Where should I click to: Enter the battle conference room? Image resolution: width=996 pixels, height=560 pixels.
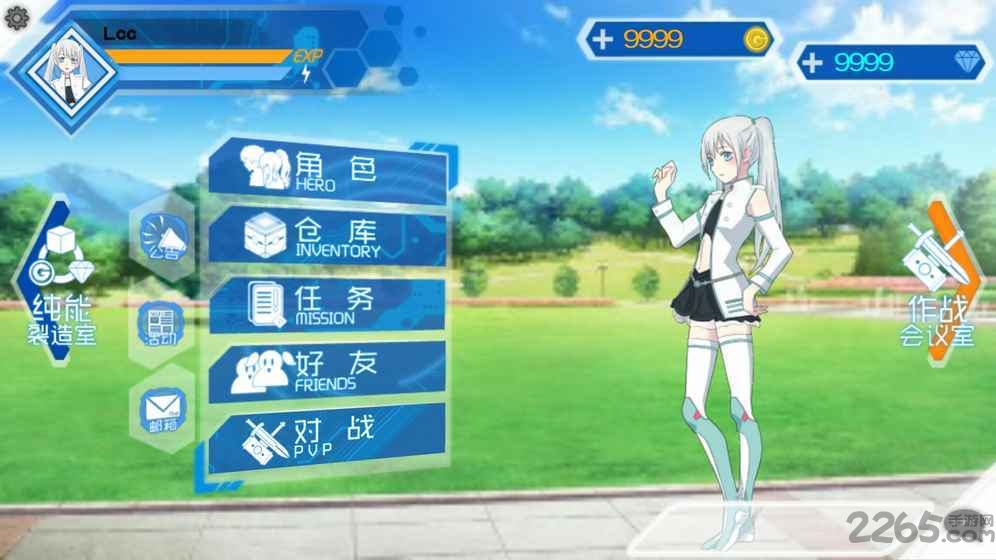coord(938,280)
